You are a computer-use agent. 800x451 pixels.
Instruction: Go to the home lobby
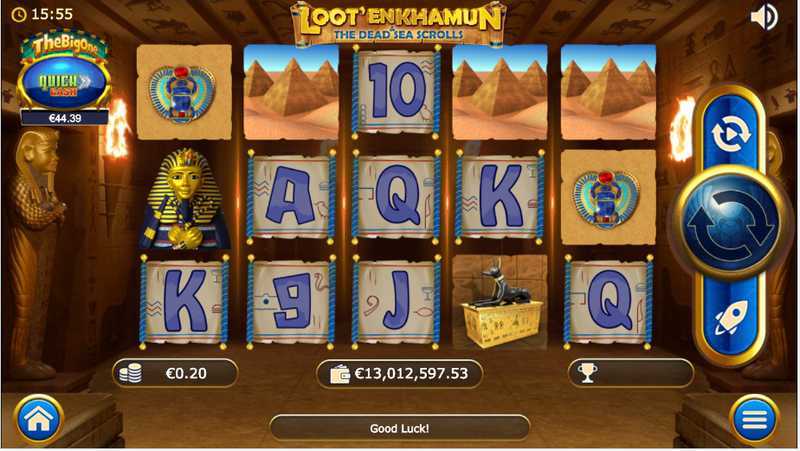38,420
